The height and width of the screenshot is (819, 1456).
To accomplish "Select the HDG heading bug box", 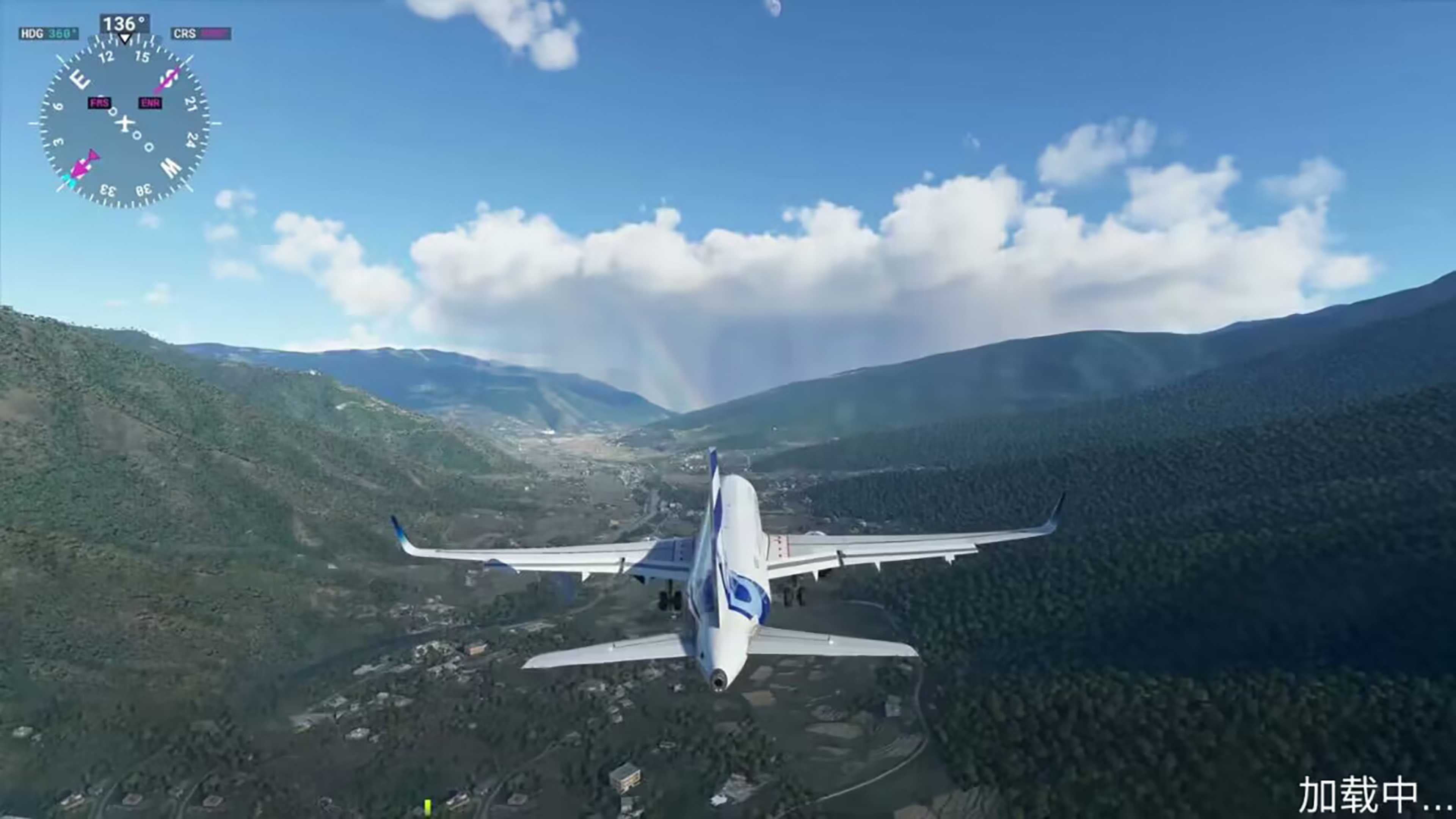I will (x=49, y=34).
